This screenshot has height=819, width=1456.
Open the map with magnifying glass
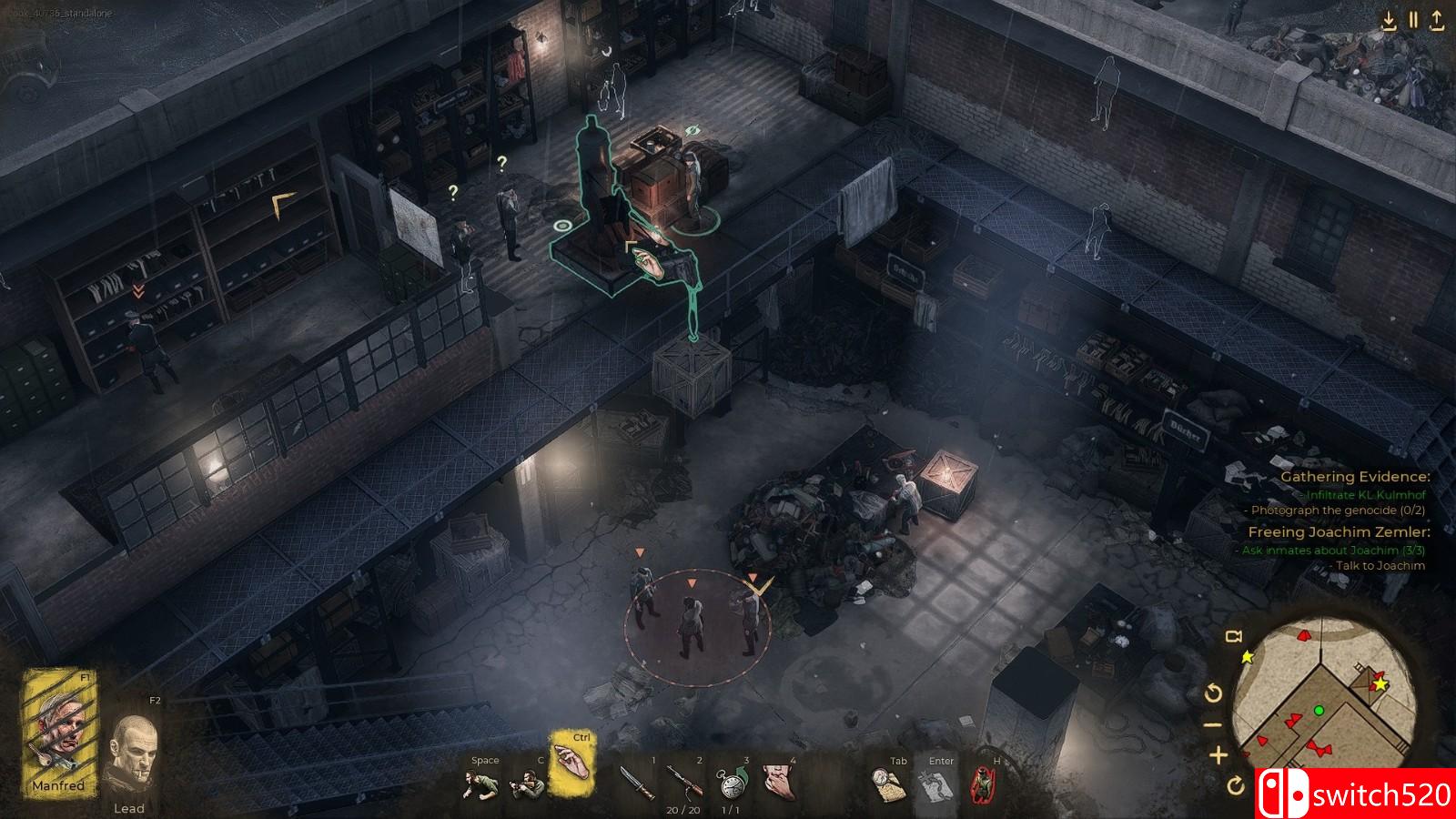point(889,784)
